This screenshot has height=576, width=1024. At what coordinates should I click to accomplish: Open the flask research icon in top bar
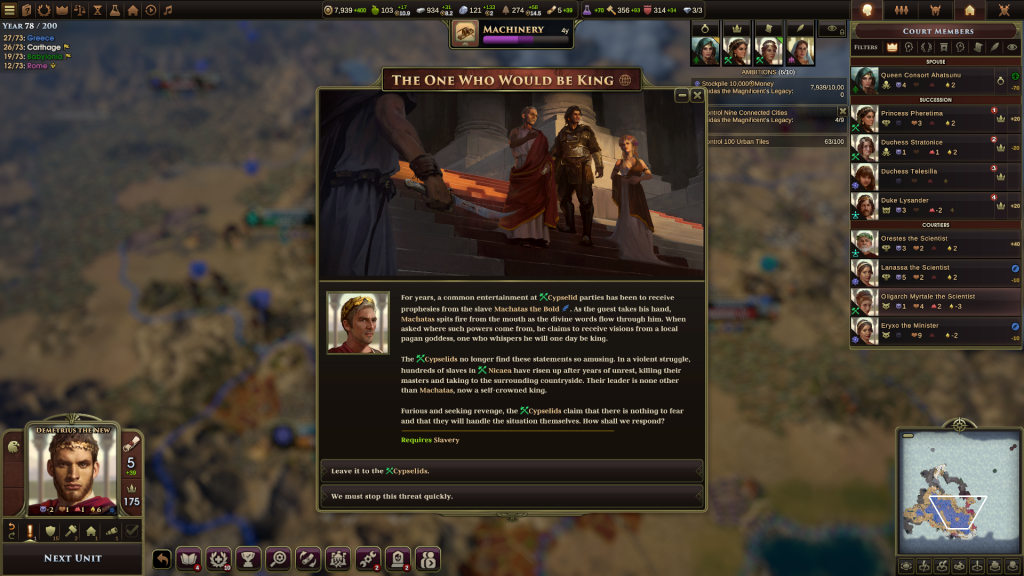tap(114, 10)
